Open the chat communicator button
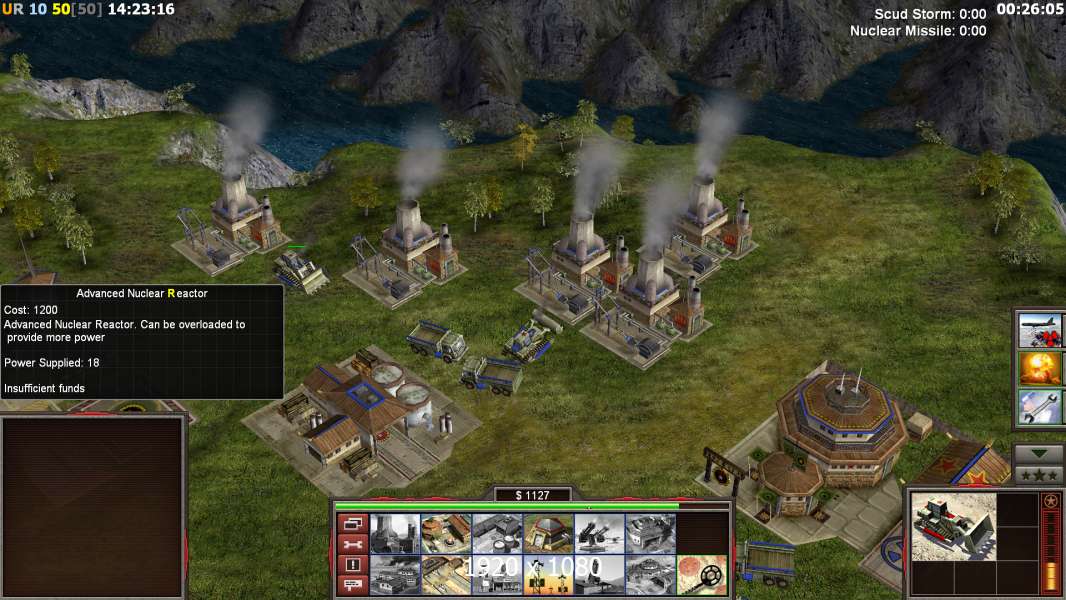The width and height of the screenshot is (1066, 600). (351, 586)
